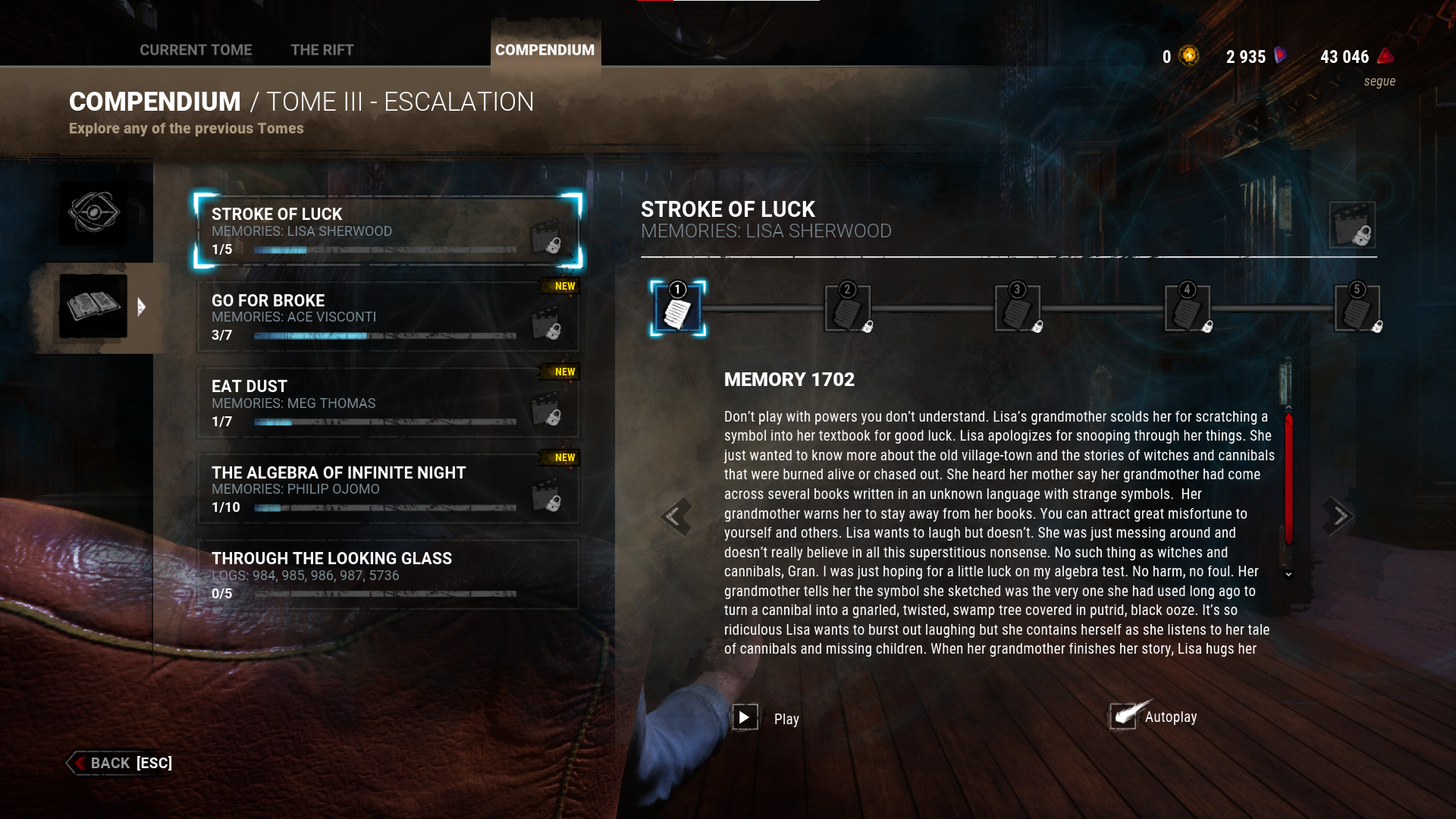Screen dimensions: 1456x819
Task: Select the Stroke of Luck memory entry
Action: [x=388, y=231]
